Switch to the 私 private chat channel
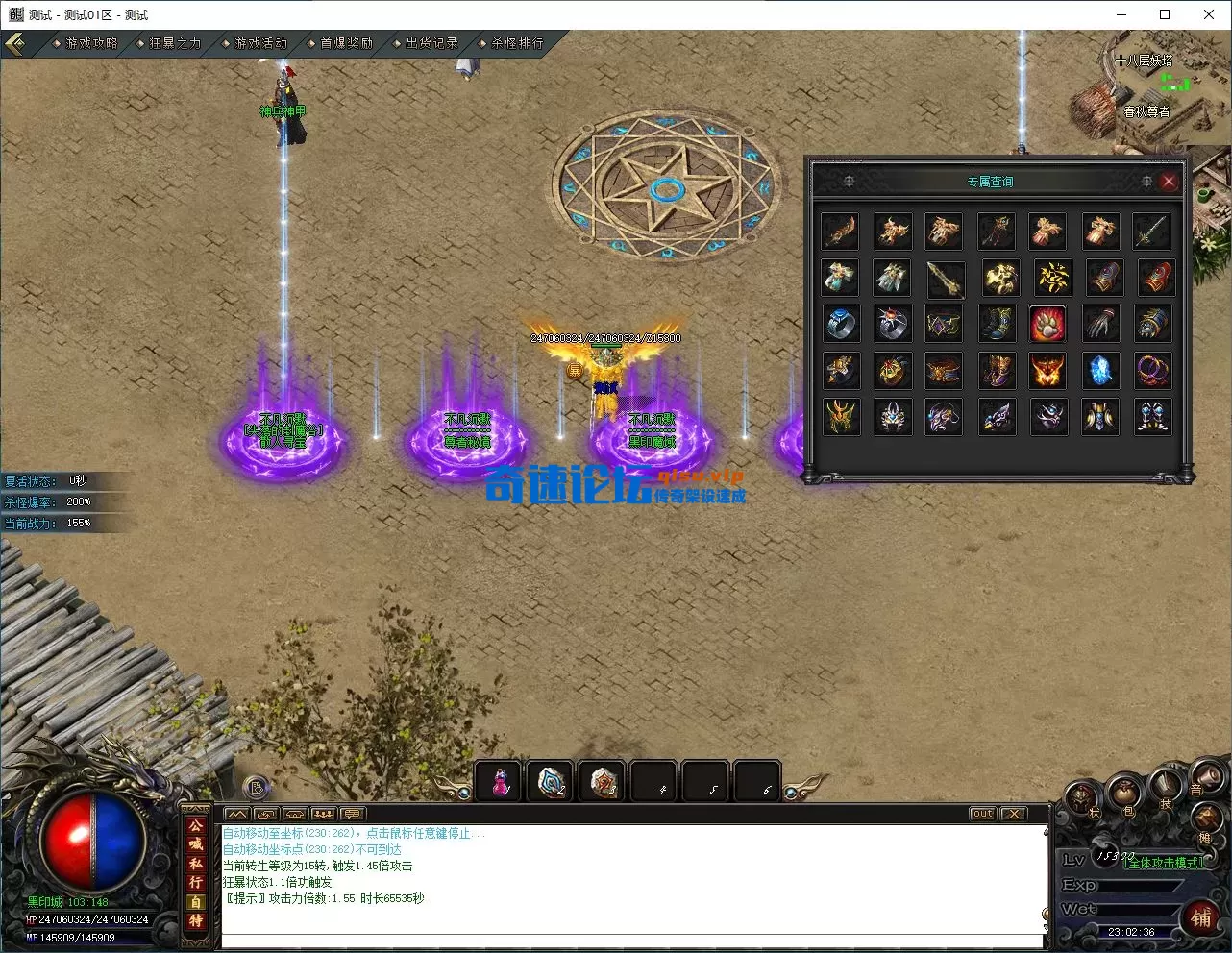The image size is (1232, 953). pyautogui.click(x=195, y=863)
